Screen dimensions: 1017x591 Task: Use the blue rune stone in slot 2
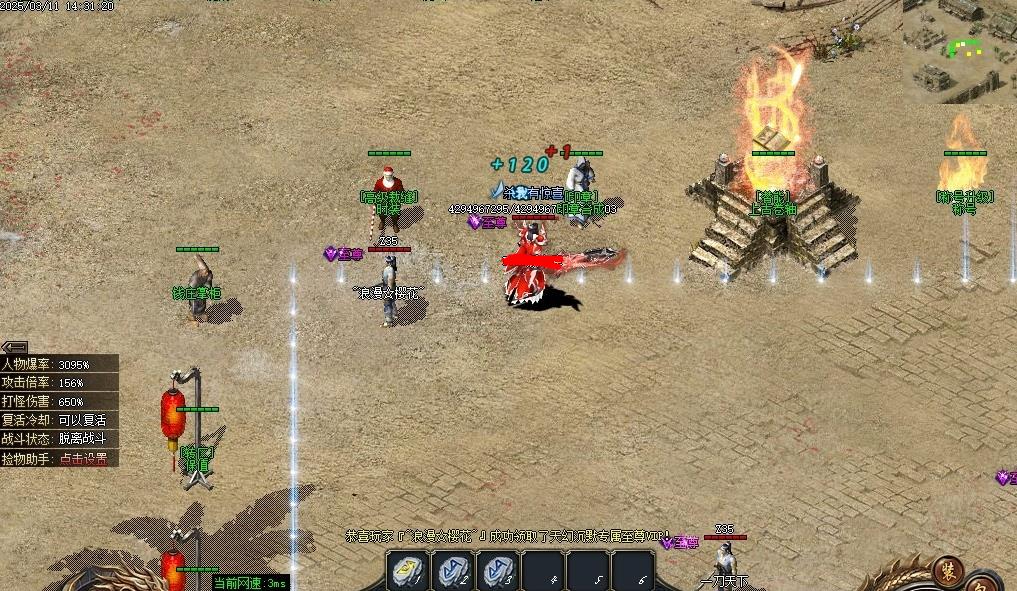[x=454, y=571]
